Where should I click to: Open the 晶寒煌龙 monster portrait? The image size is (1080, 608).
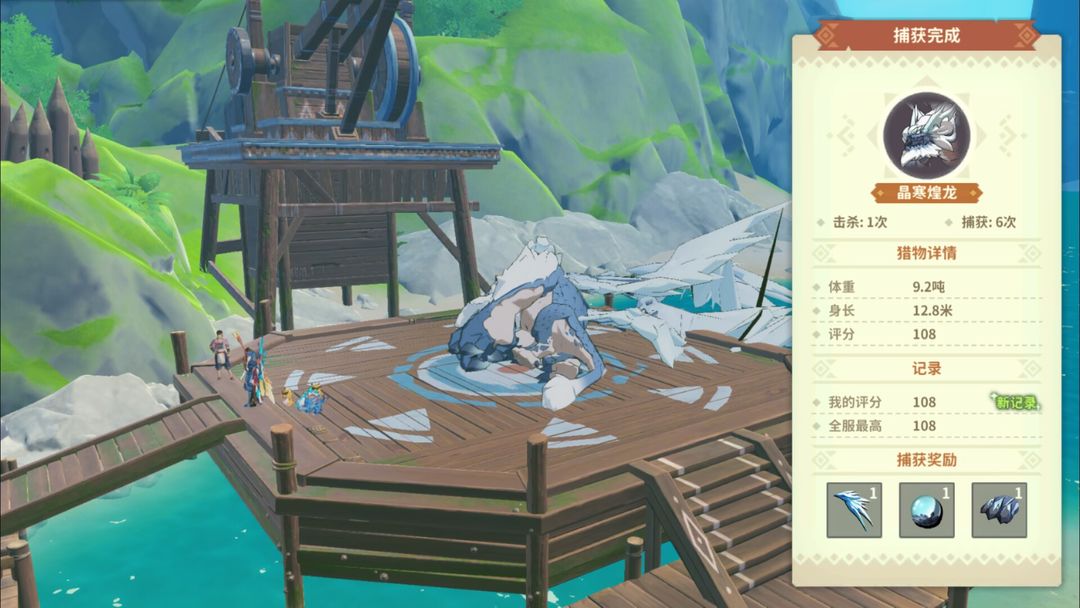point(926,136)
